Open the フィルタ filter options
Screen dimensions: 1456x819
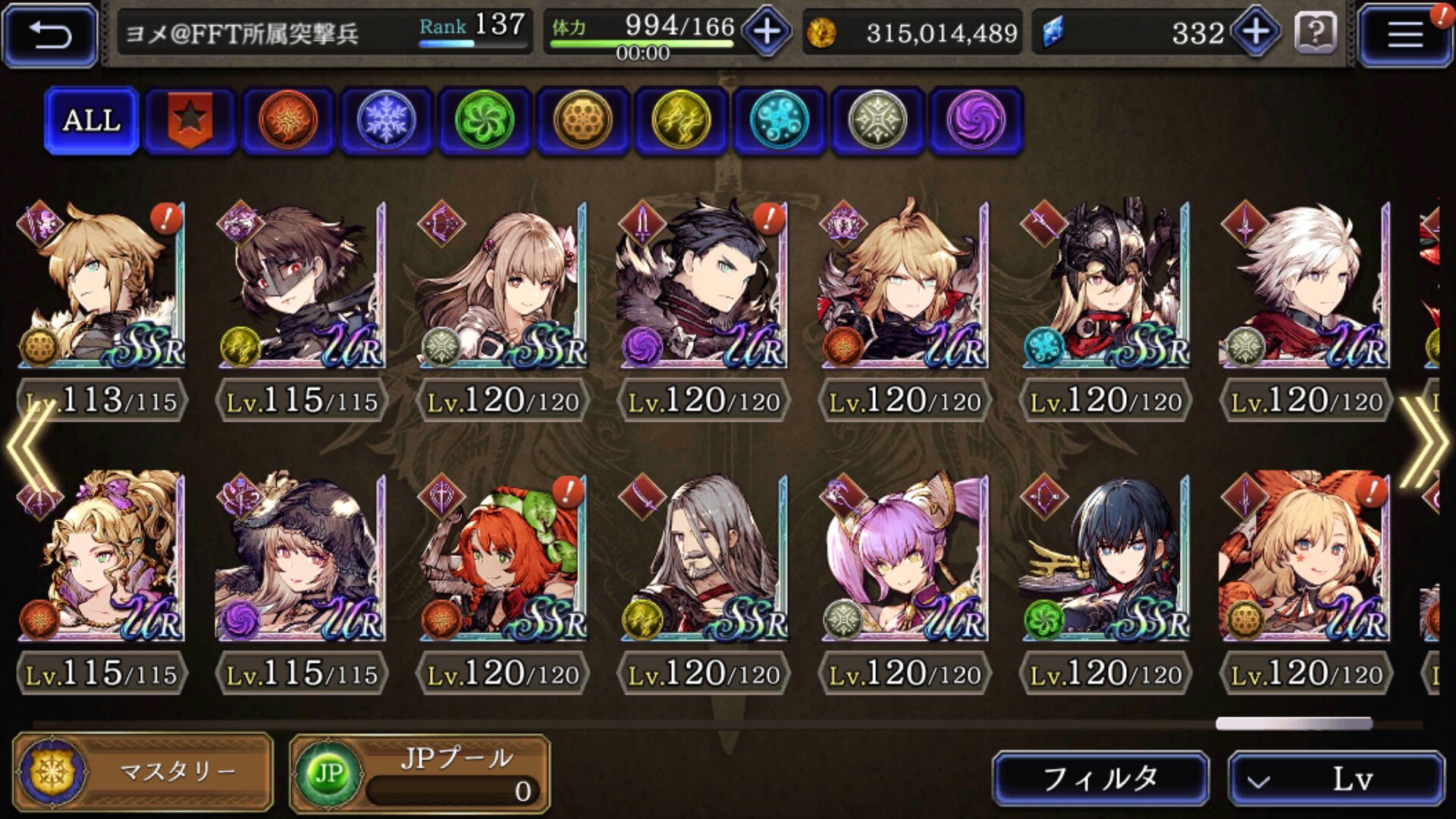[x=1100, y=778]
